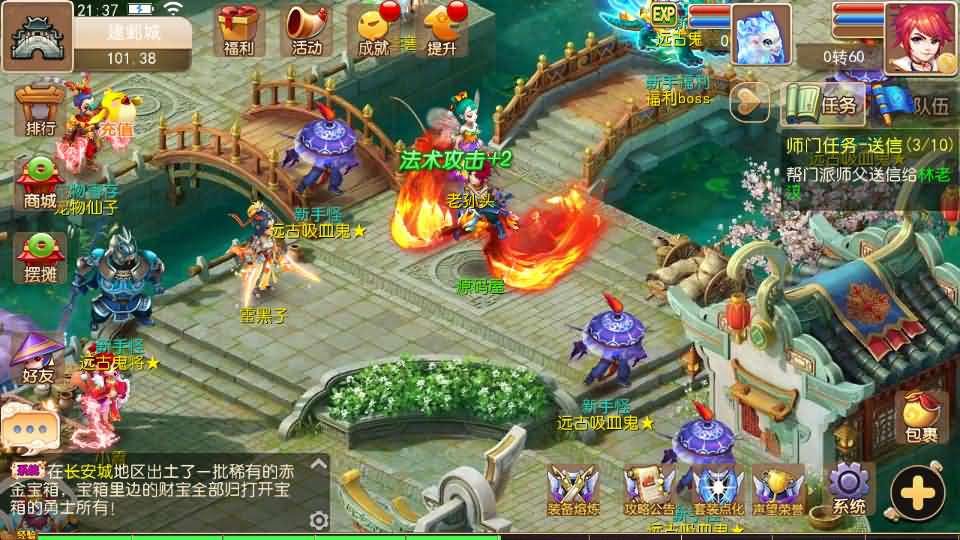Collapse the quest panel with arrow button

[x=749, y=100]
